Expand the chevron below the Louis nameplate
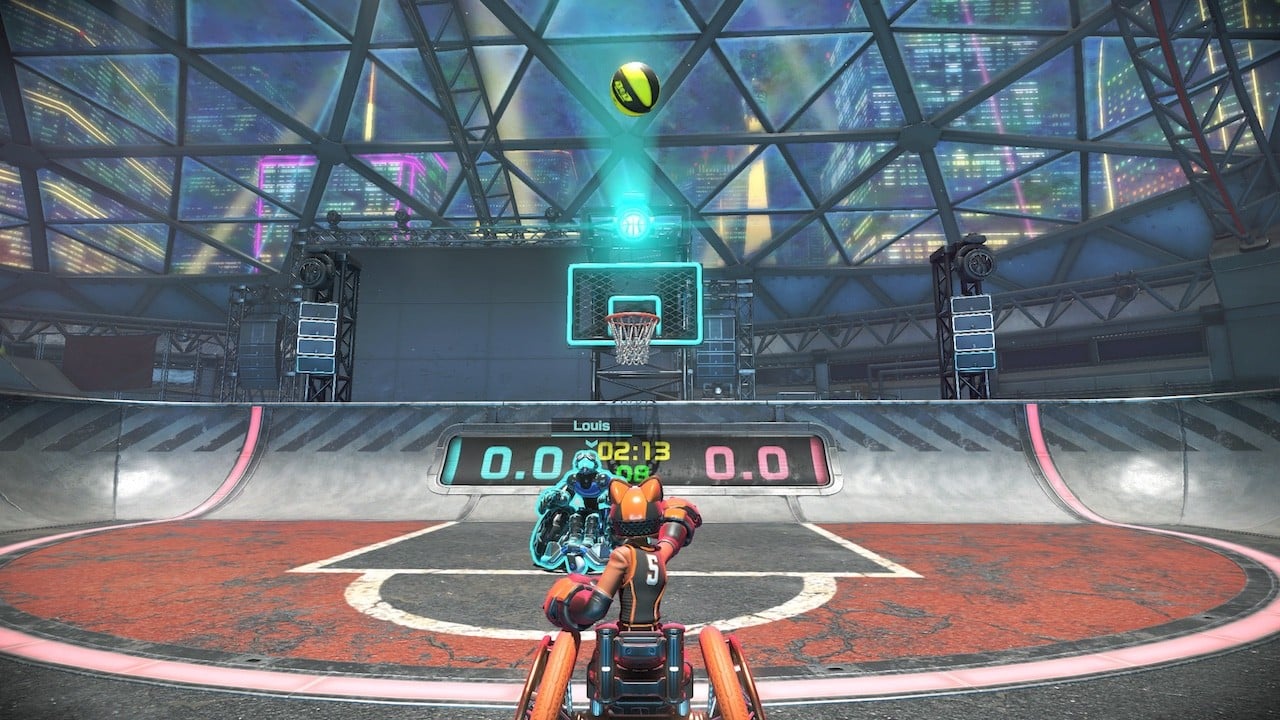This screenshot has width=1280, height=720. [x=590, y=443]
